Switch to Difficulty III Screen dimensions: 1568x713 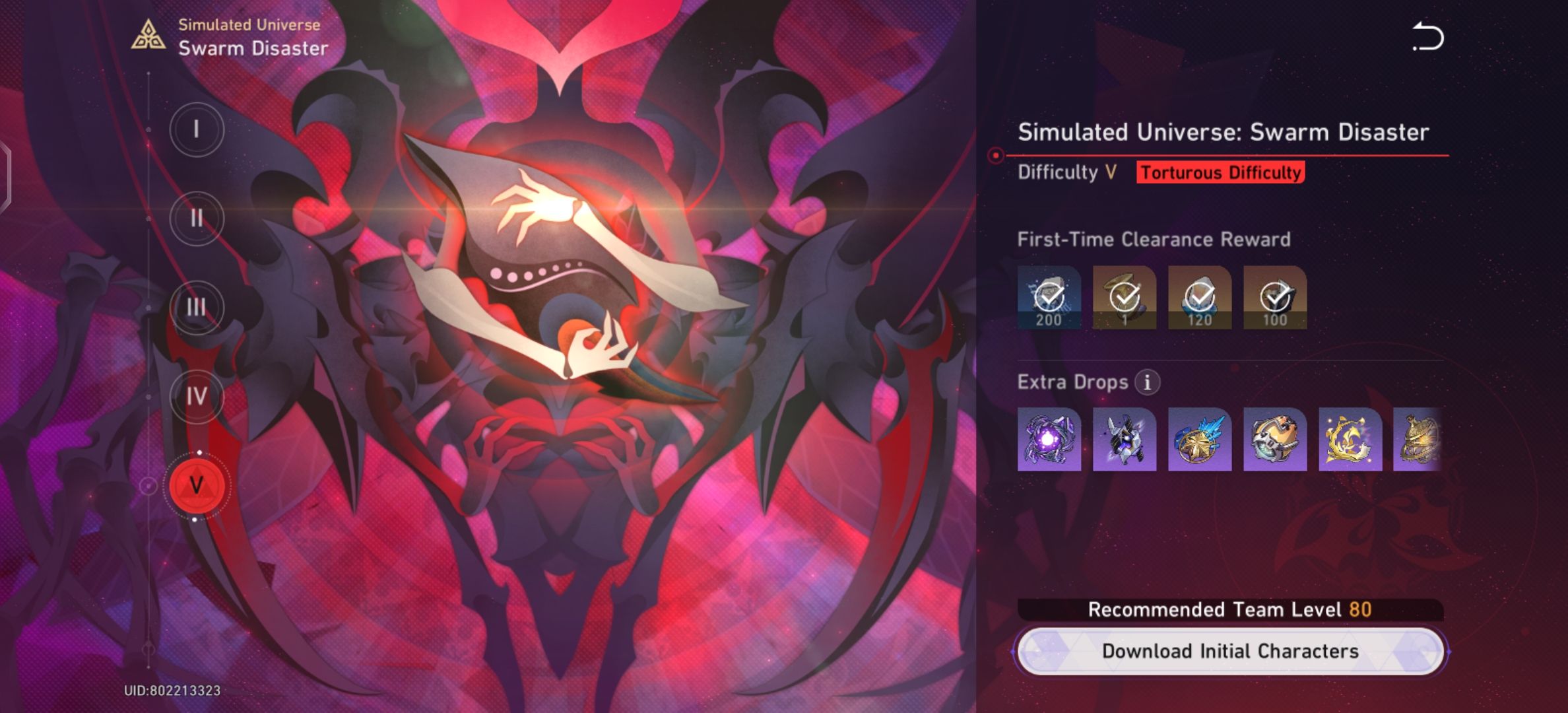pyautogui.click(x=196, y=306)
